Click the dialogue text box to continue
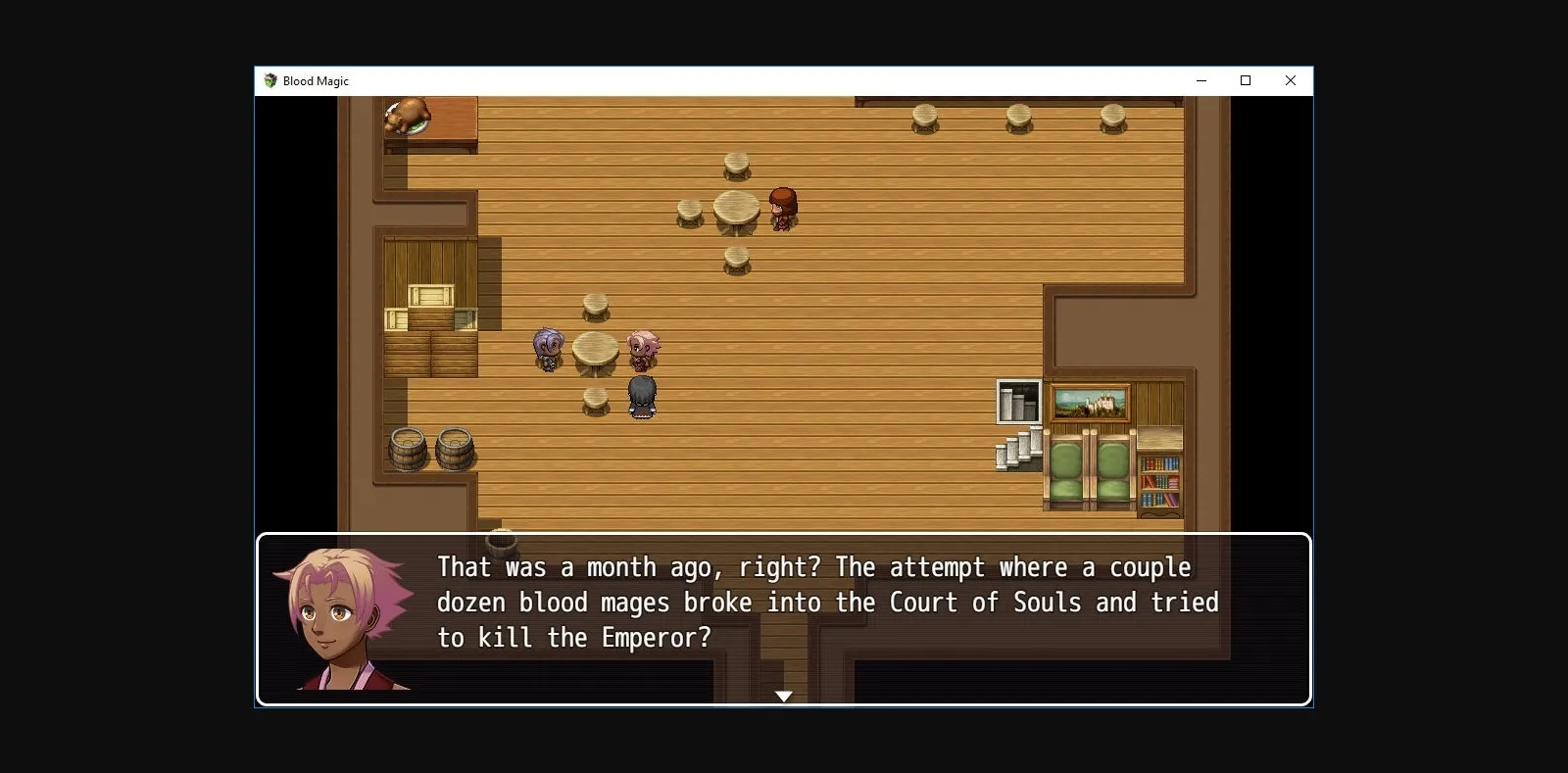This screenshot has height=773, width=1568. click(784, 602)
